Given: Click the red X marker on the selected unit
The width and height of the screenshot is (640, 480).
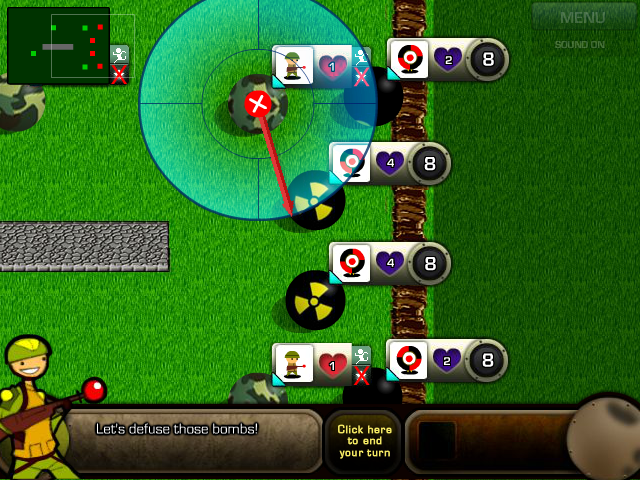Looking at the screenshot, I should (x=258, y=103).
